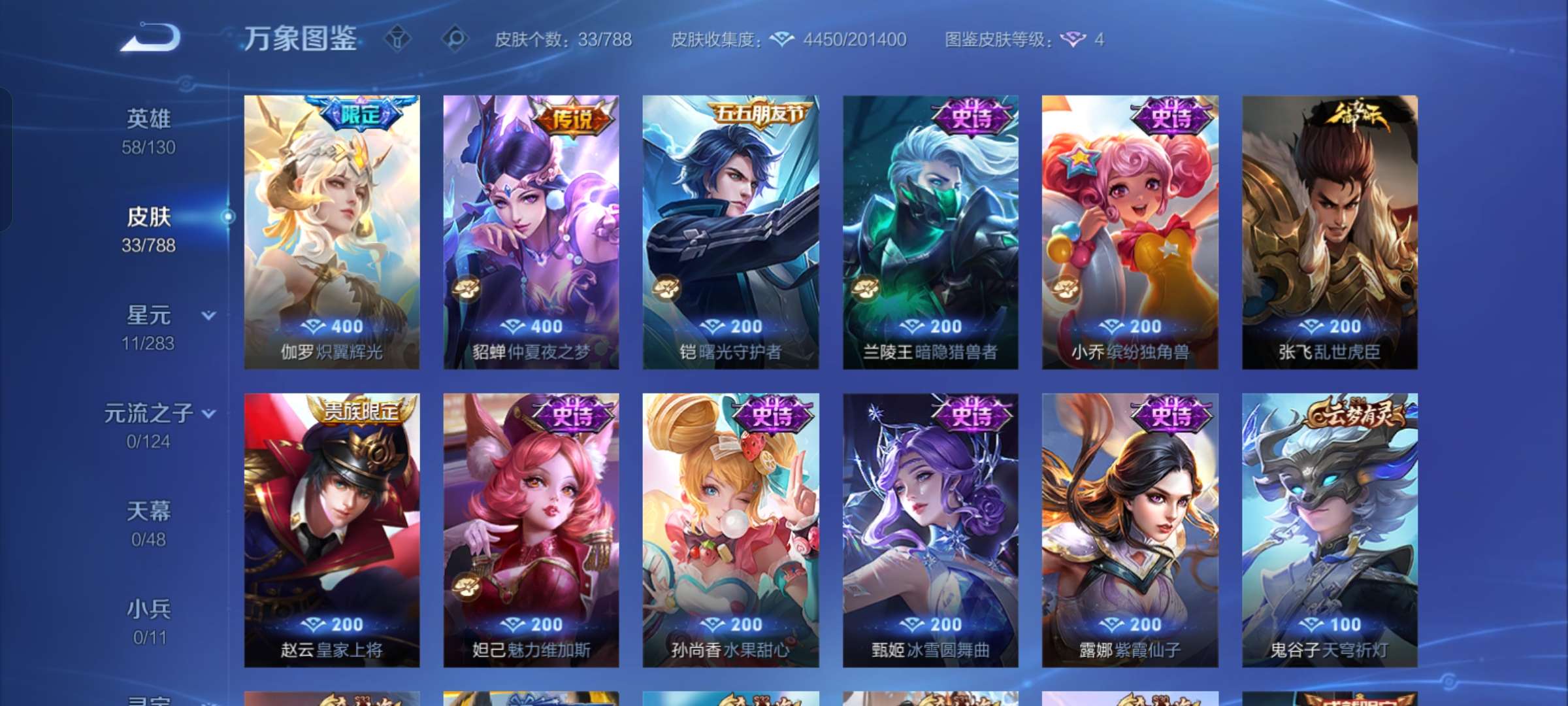
Task: Click the 限定 badge on 伽罗 skin card
Action: pos(361,113)
